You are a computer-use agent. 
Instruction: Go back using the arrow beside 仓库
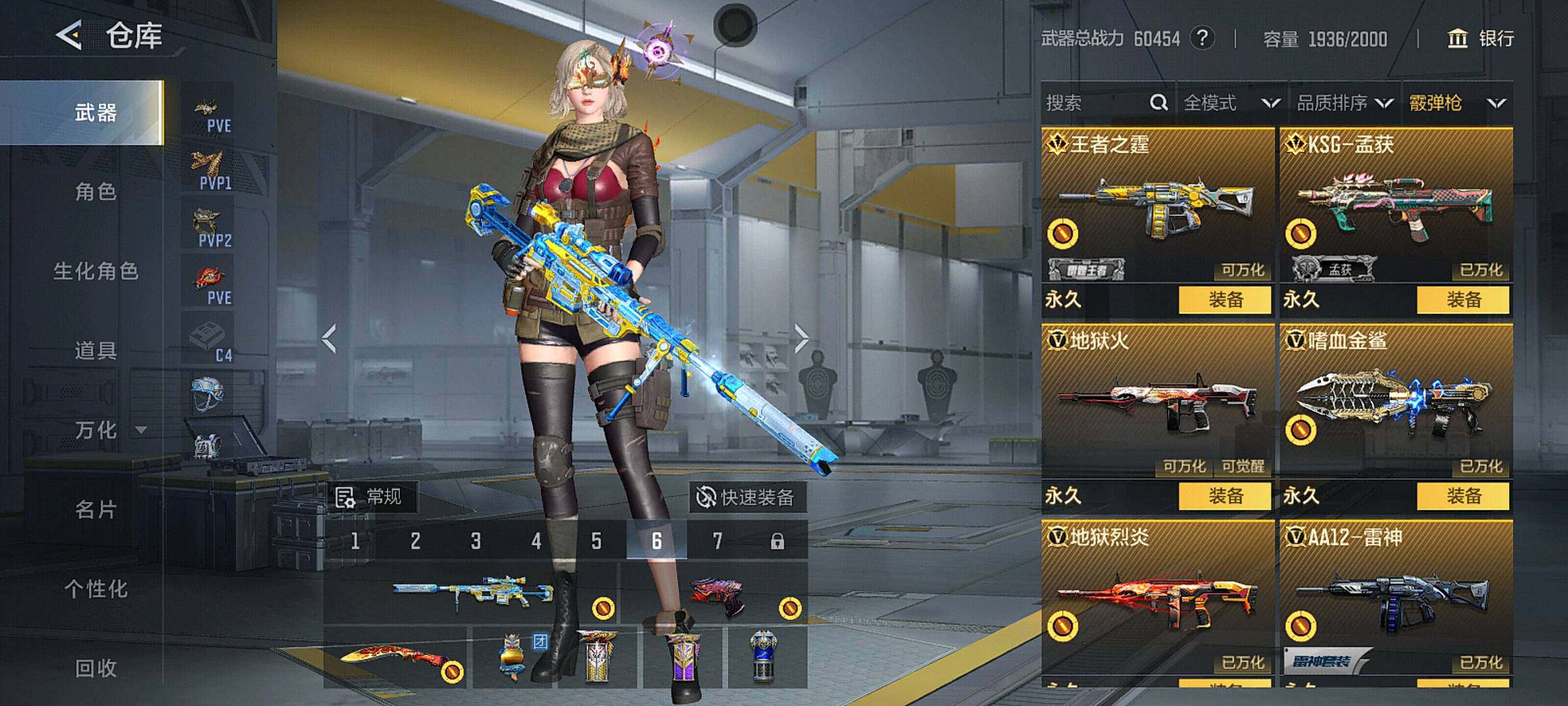tap(69, 35)
